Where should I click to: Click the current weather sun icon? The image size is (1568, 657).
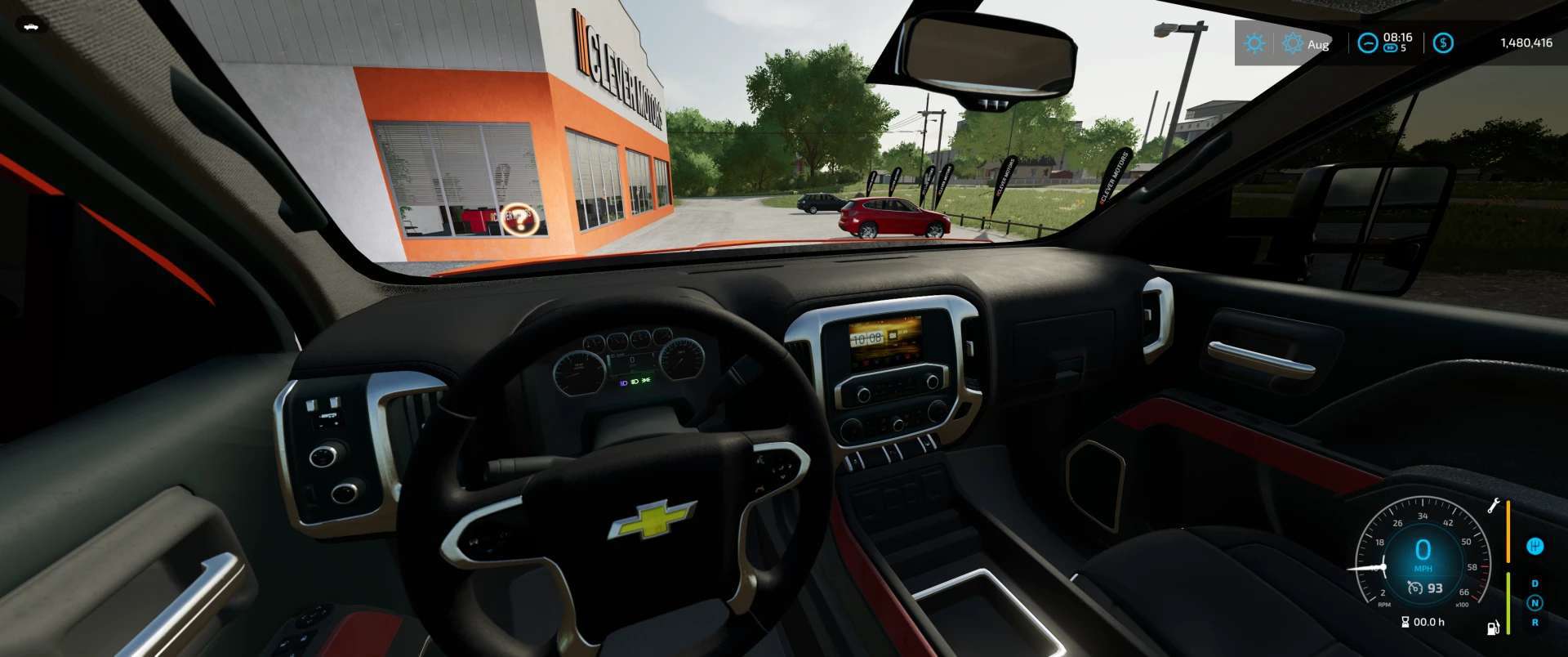click(x=1255, y=43)
